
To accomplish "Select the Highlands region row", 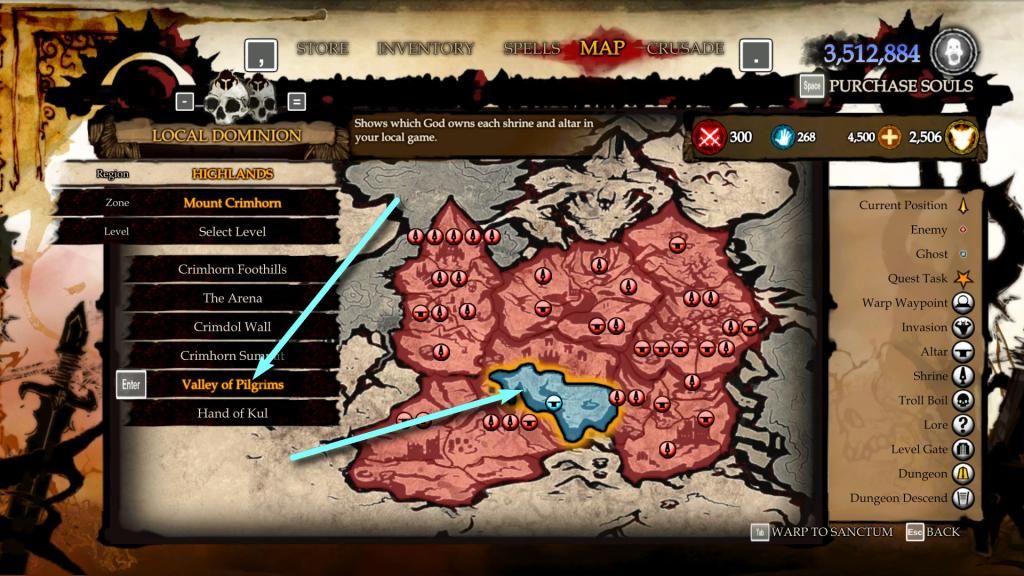I will tap(232, 173).
